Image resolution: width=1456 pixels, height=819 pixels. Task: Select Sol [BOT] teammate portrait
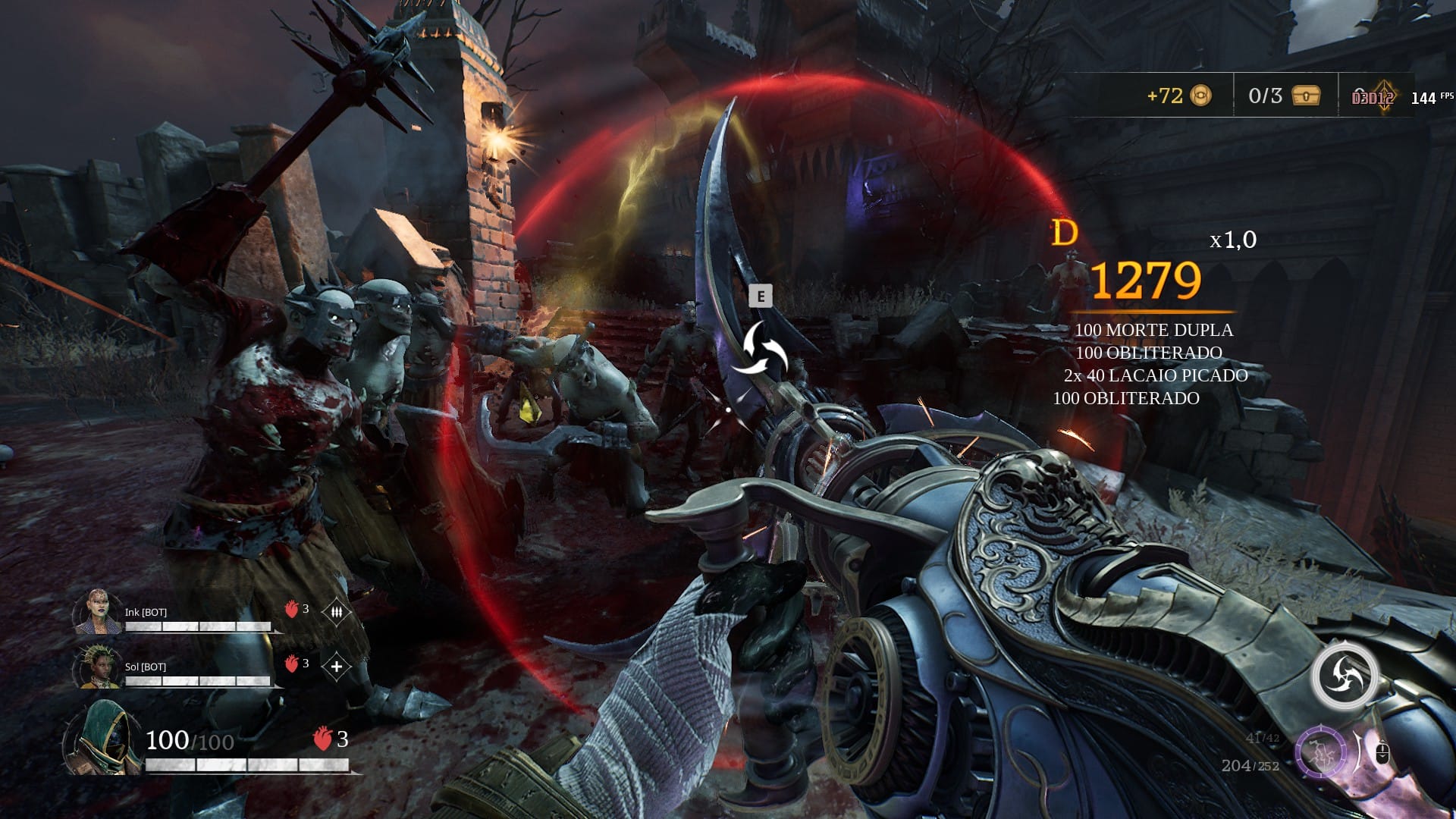tap(98, 667)
